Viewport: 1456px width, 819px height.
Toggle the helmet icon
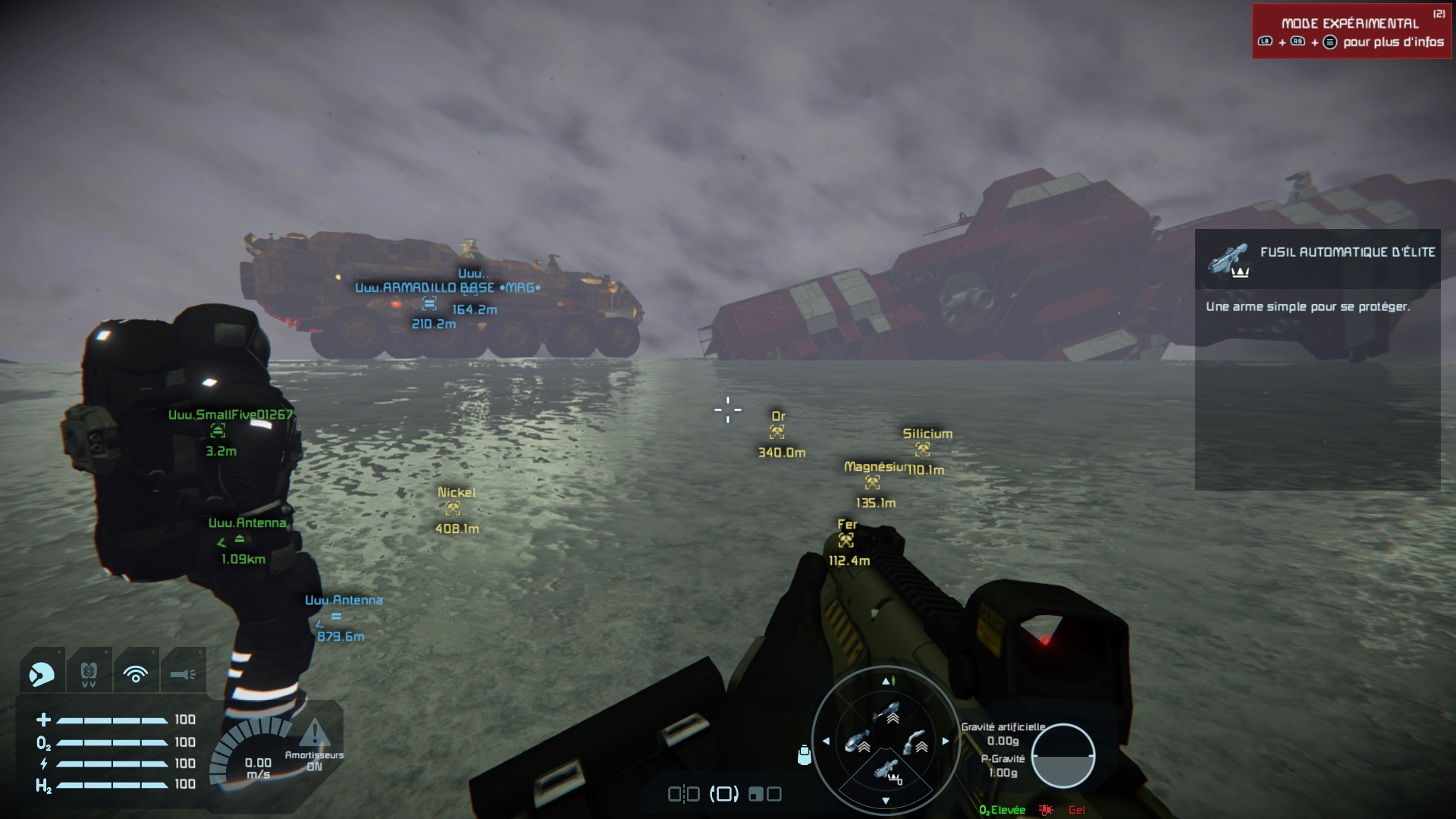click(42, 673)
